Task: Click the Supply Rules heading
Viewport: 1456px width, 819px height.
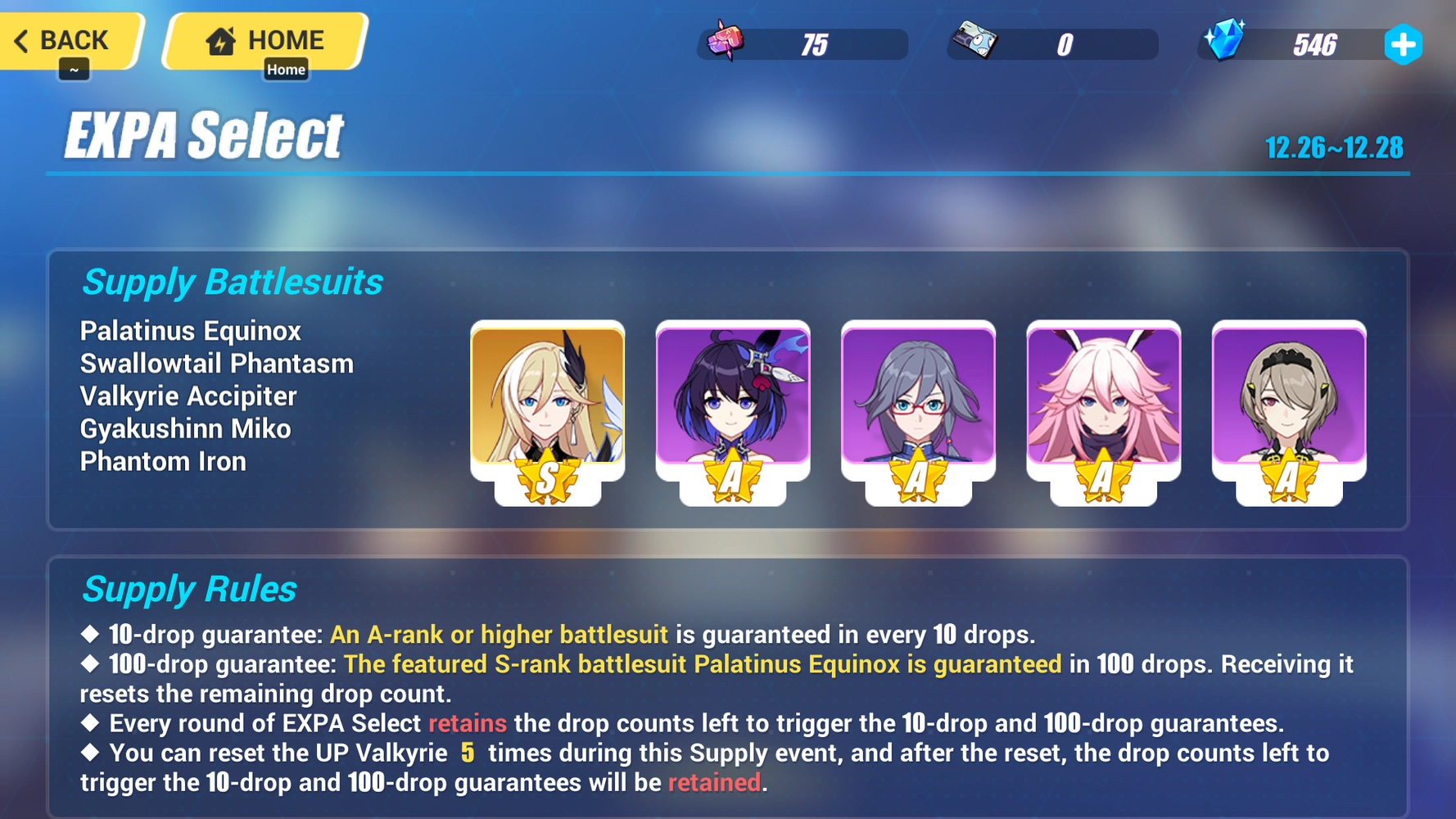Action: 188,588
